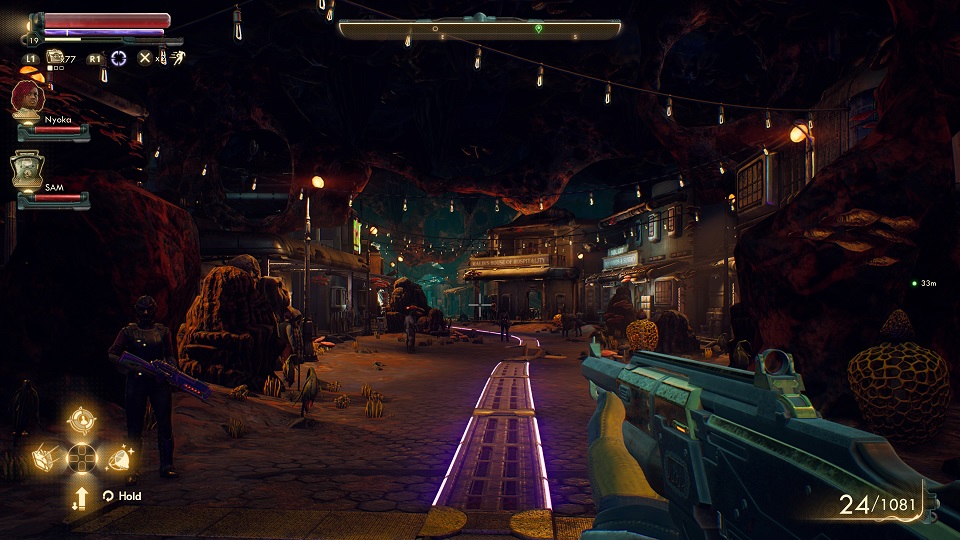Click the compass bar
This screenshot has width=960, height=540.
[480, 30]
